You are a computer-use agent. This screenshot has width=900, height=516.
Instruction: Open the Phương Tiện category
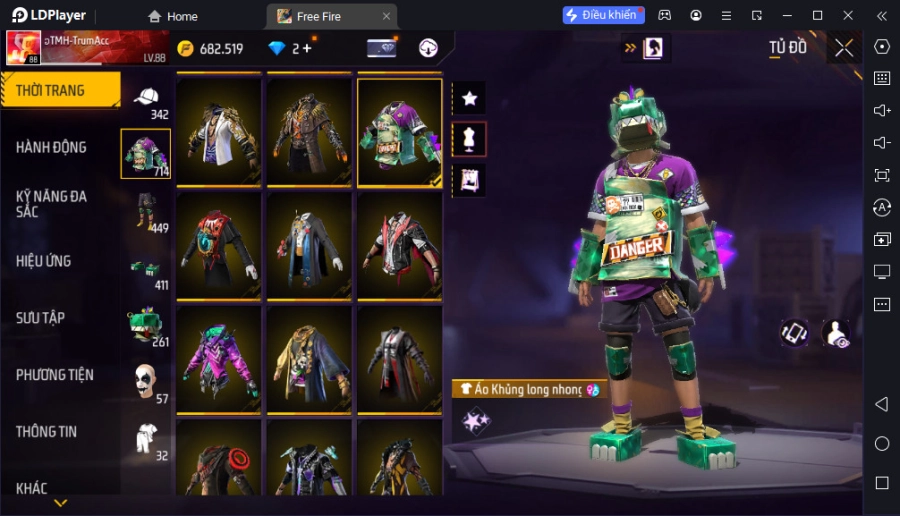pyautogui.click(x=55, y=375)
